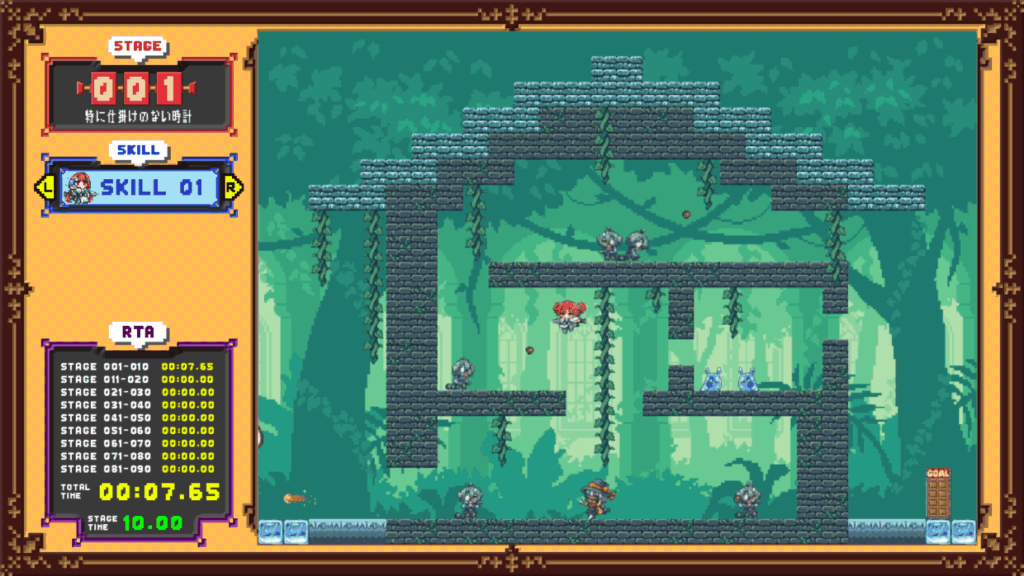Click the red-haired character portrait in the skill panel

77,187
